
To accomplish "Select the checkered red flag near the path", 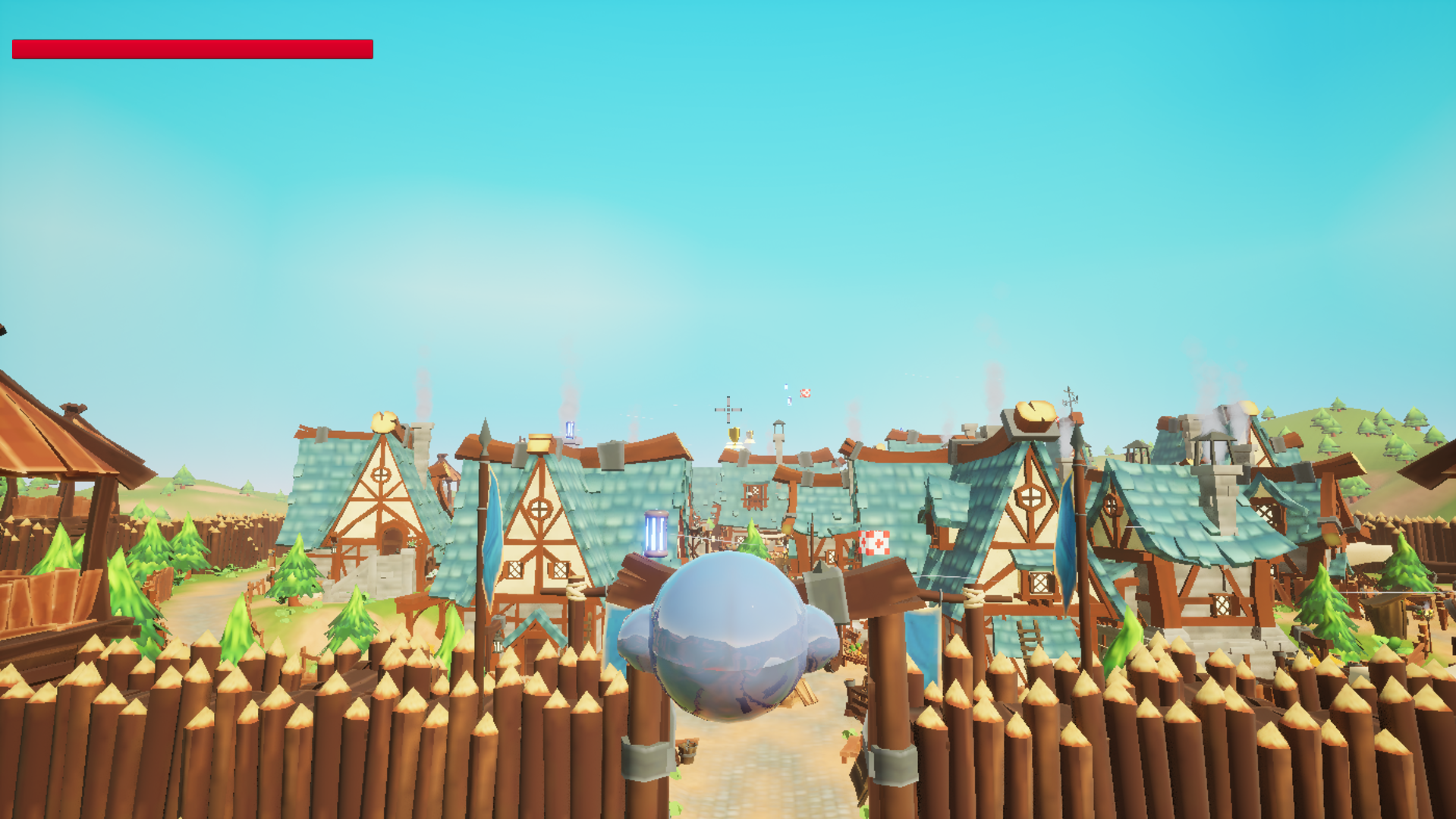I will [x=874, y=543].
